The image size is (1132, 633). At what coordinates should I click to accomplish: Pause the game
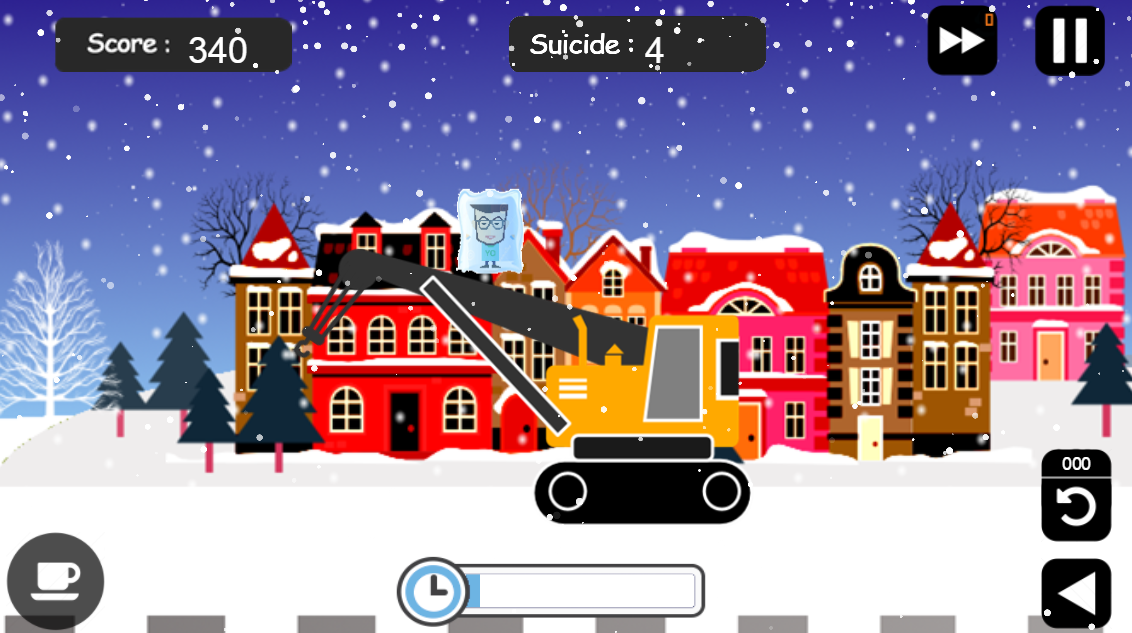point(1069,41)
